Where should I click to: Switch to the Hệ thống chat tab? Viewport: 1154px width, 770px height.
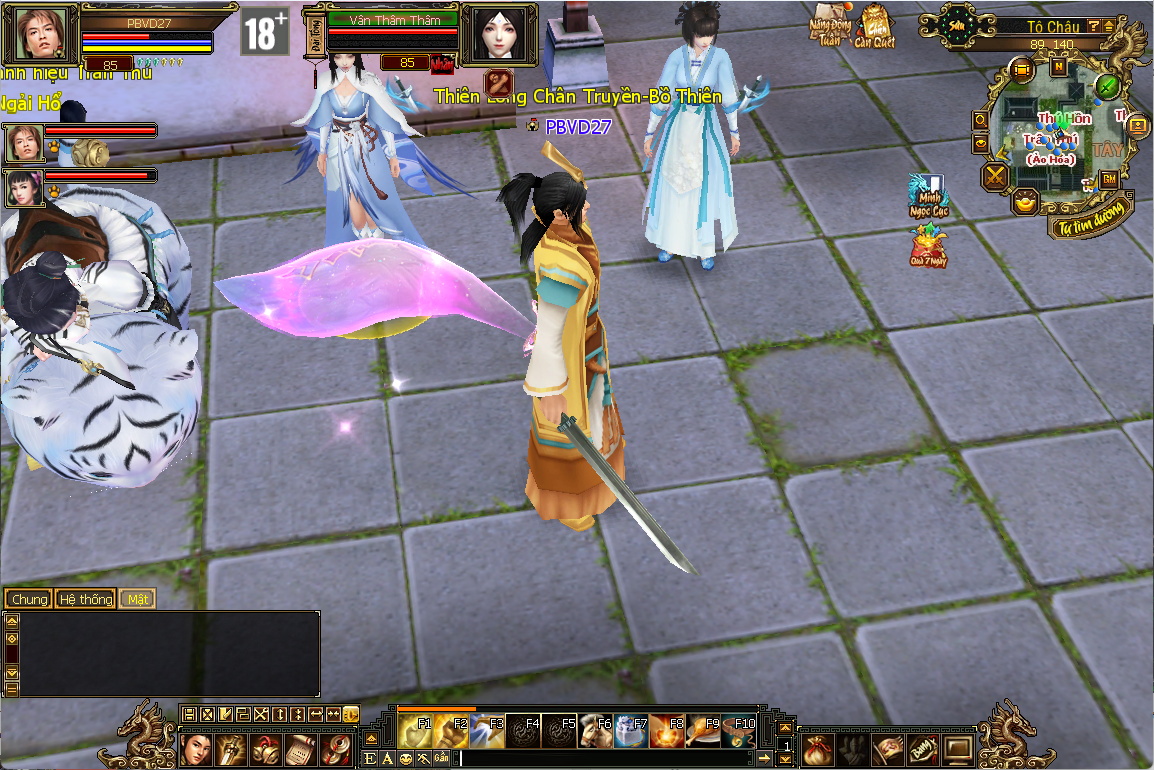[x=86, y=599]
